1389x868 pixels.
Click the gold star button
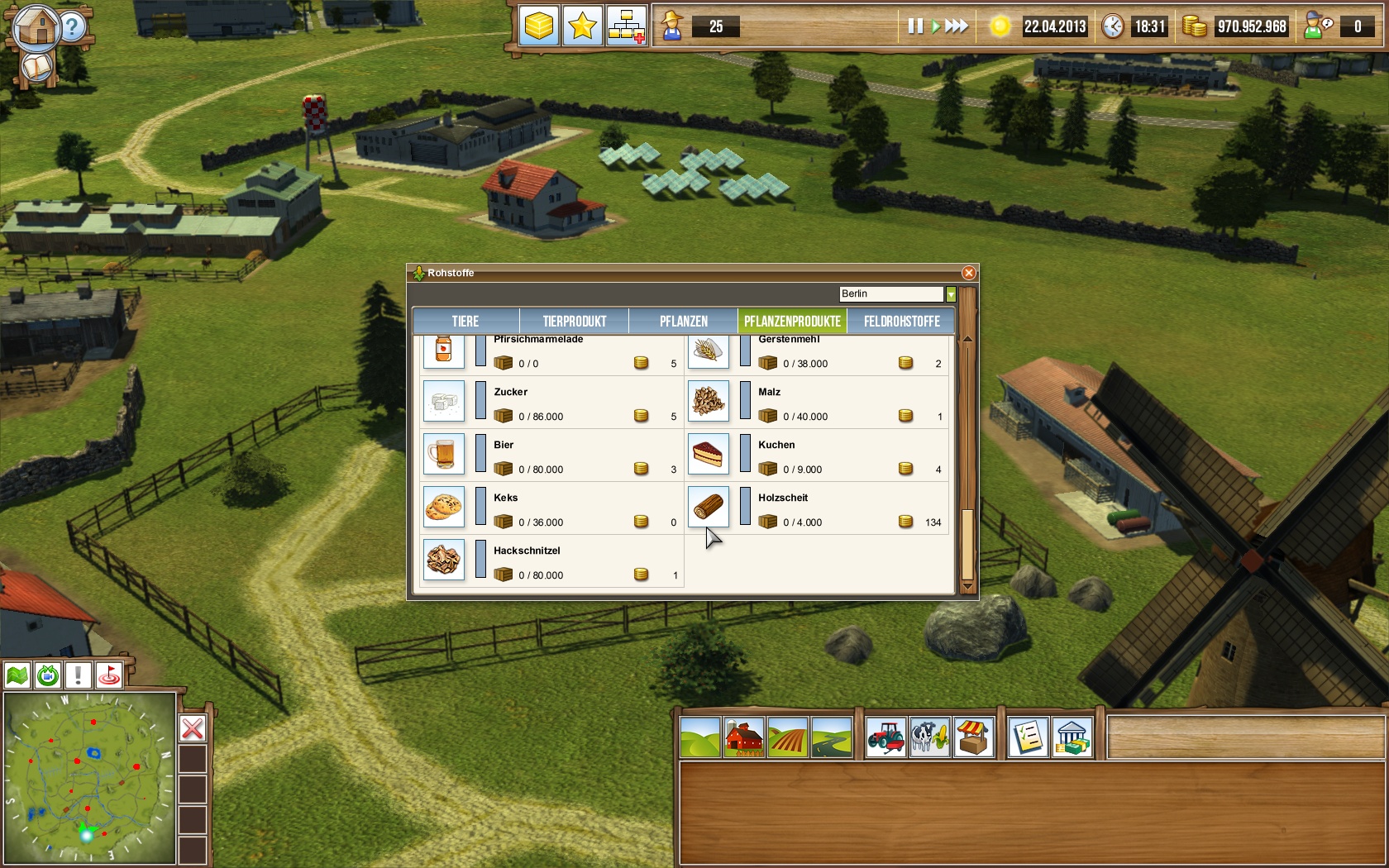582,26
